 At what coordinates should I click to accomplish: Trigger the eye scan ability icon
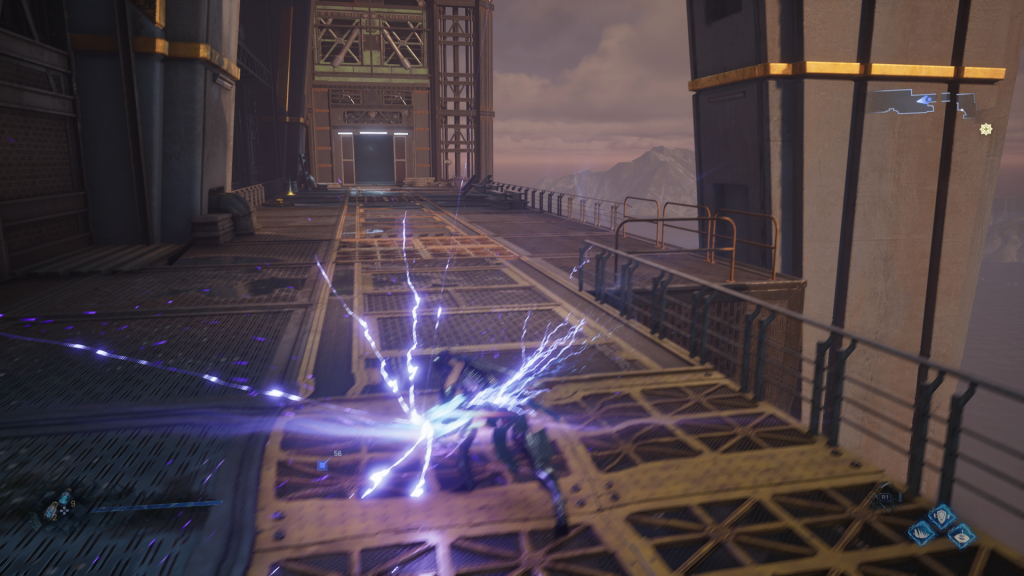pos(962,536)
